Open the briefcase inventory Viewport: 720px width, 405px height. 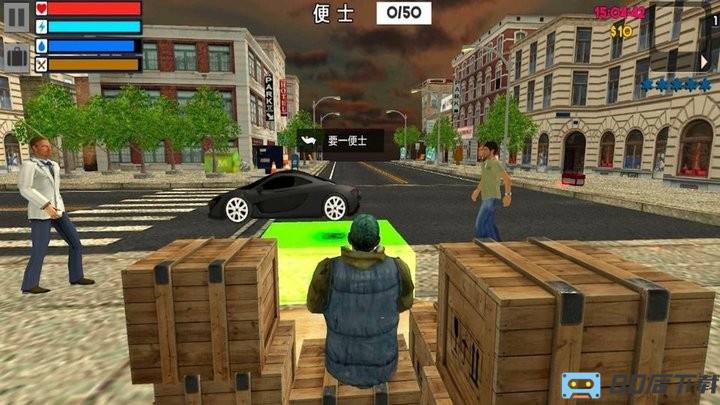pos(16,55)
